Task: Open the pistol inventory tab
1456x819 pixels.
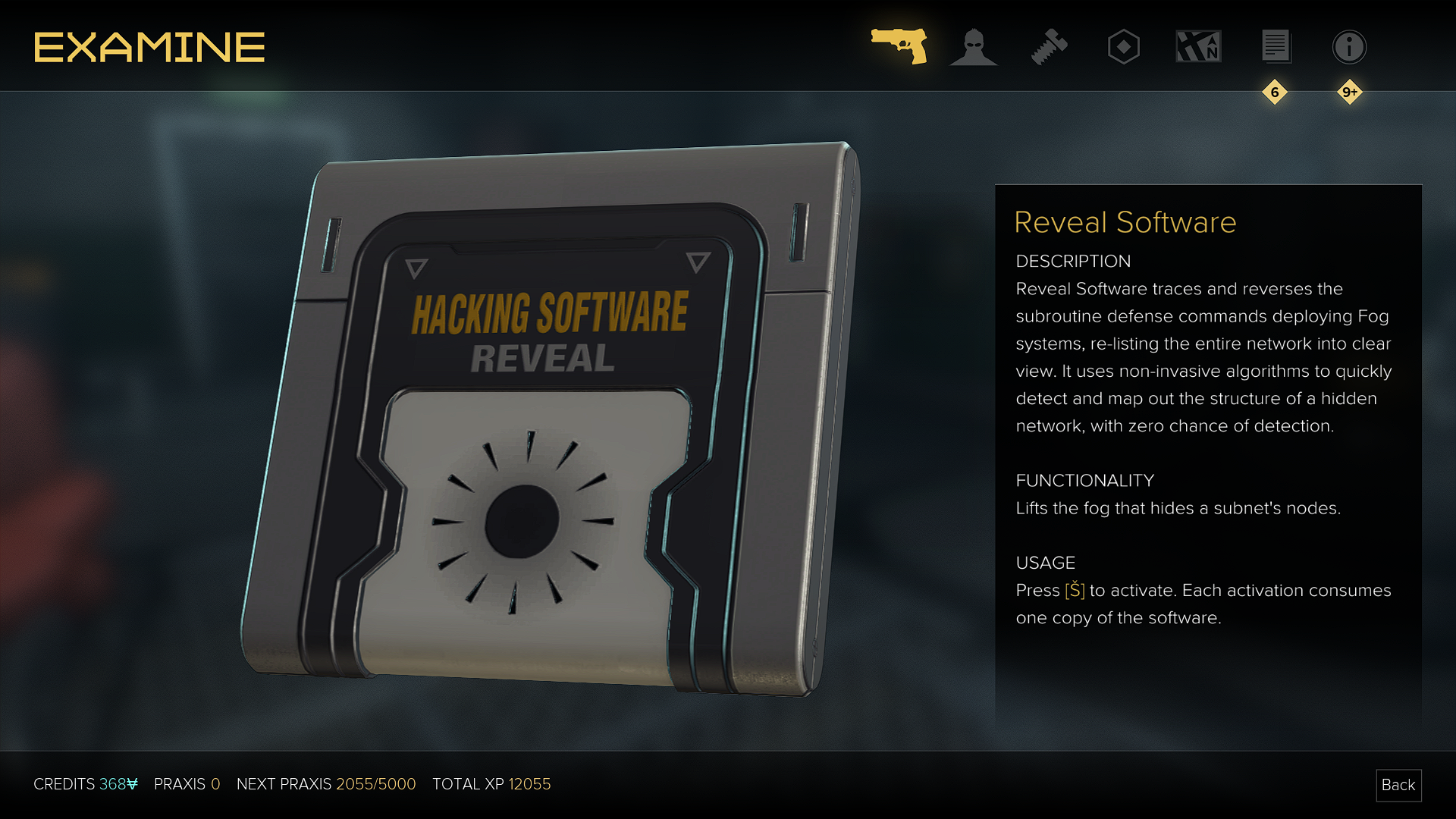Action: pos(899,46)
